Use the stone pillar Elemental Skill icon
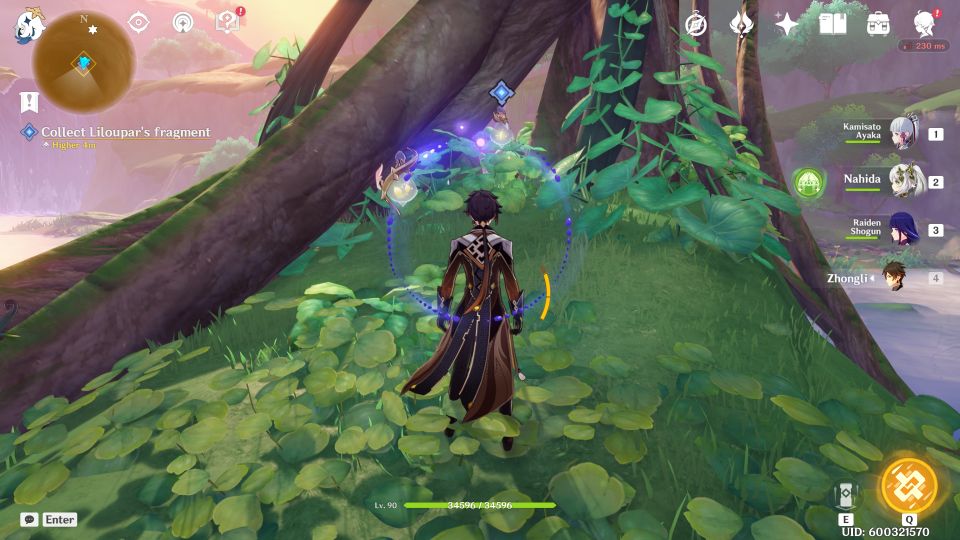960x540 pixels. click(846, 494)
